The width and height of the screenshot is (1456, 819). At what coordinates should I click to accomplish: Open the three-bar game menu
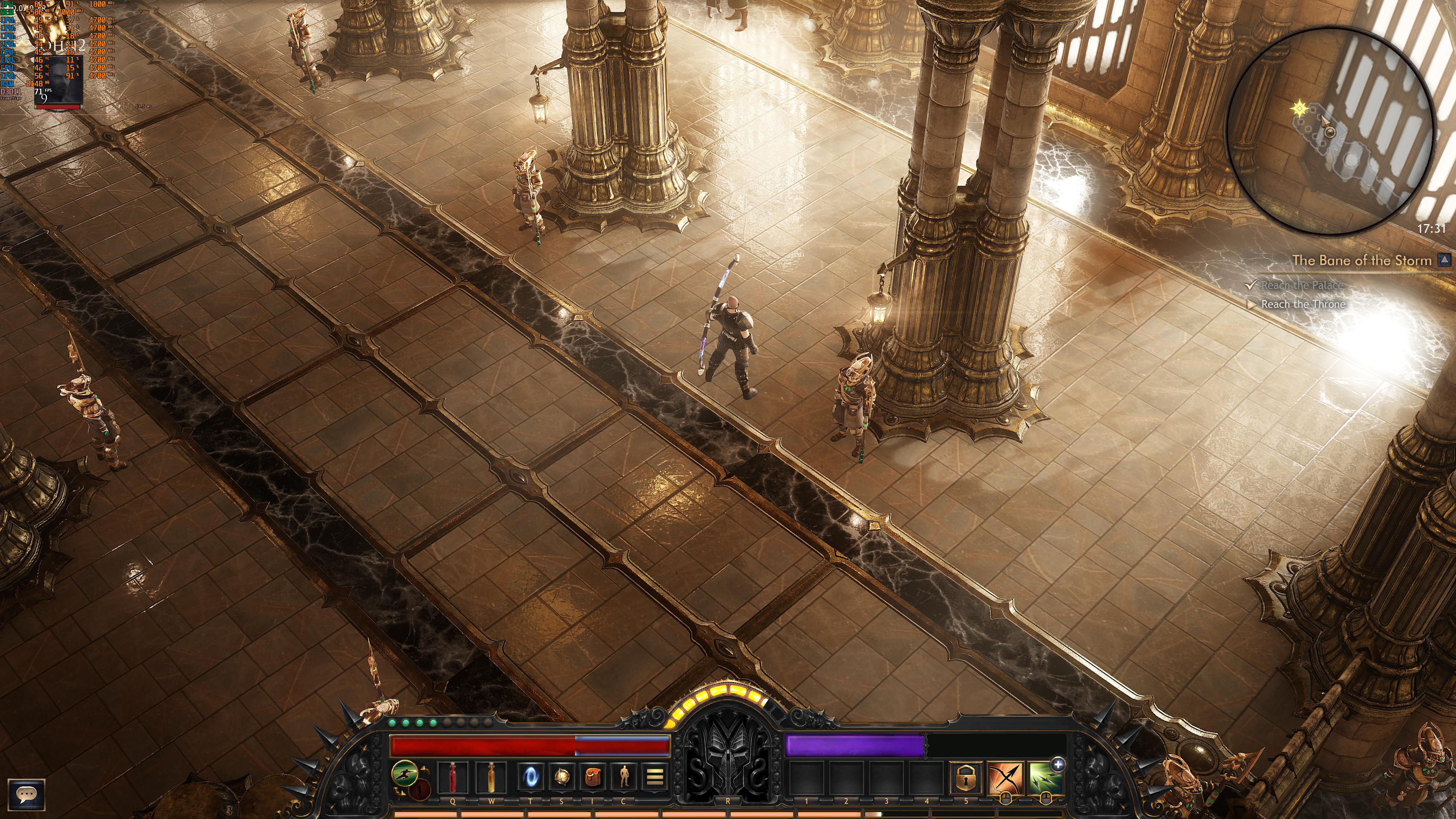pyautogui.click(x=654, y=777)
